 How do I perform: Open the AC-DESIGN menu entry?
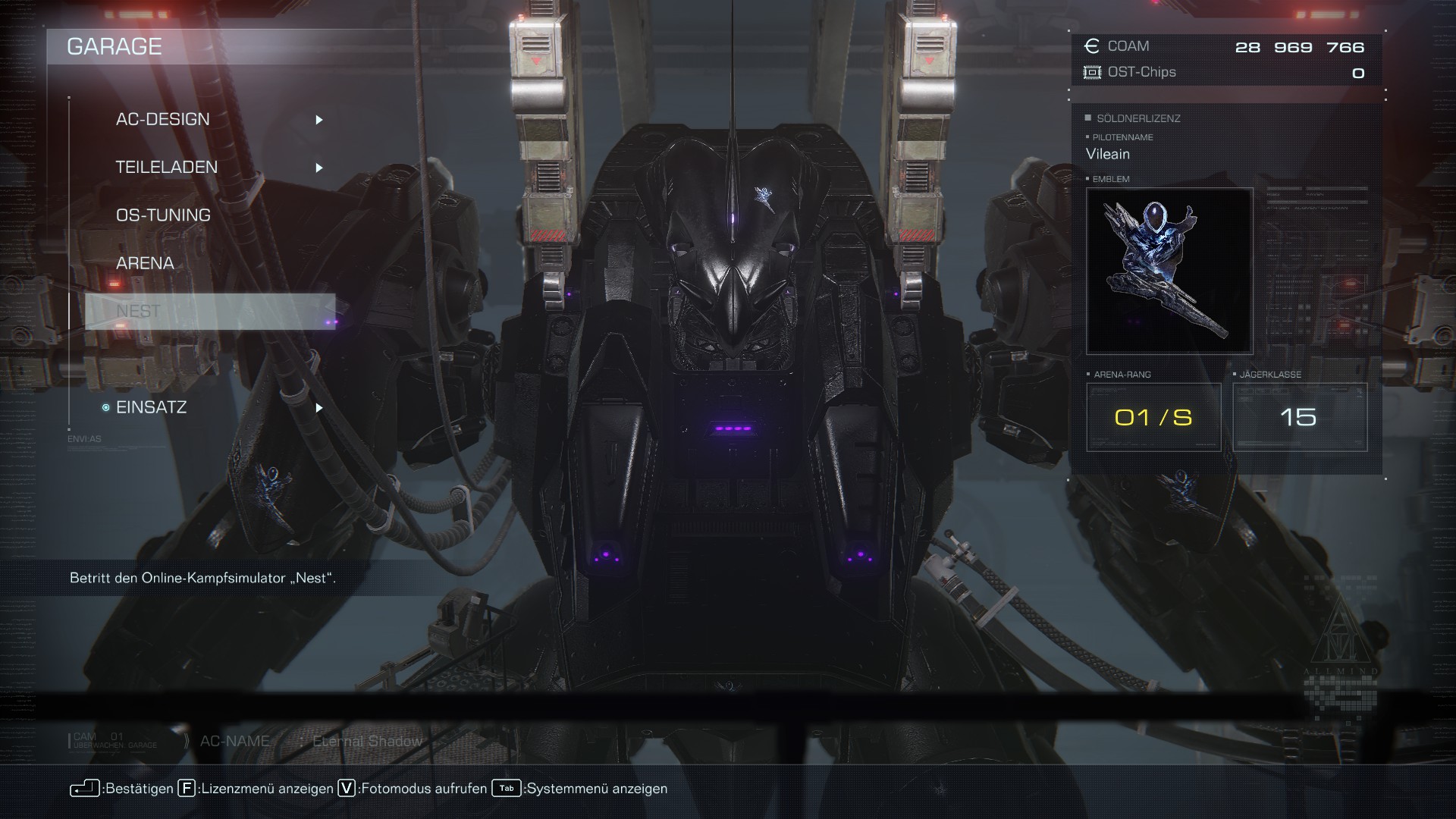[163, 120]
